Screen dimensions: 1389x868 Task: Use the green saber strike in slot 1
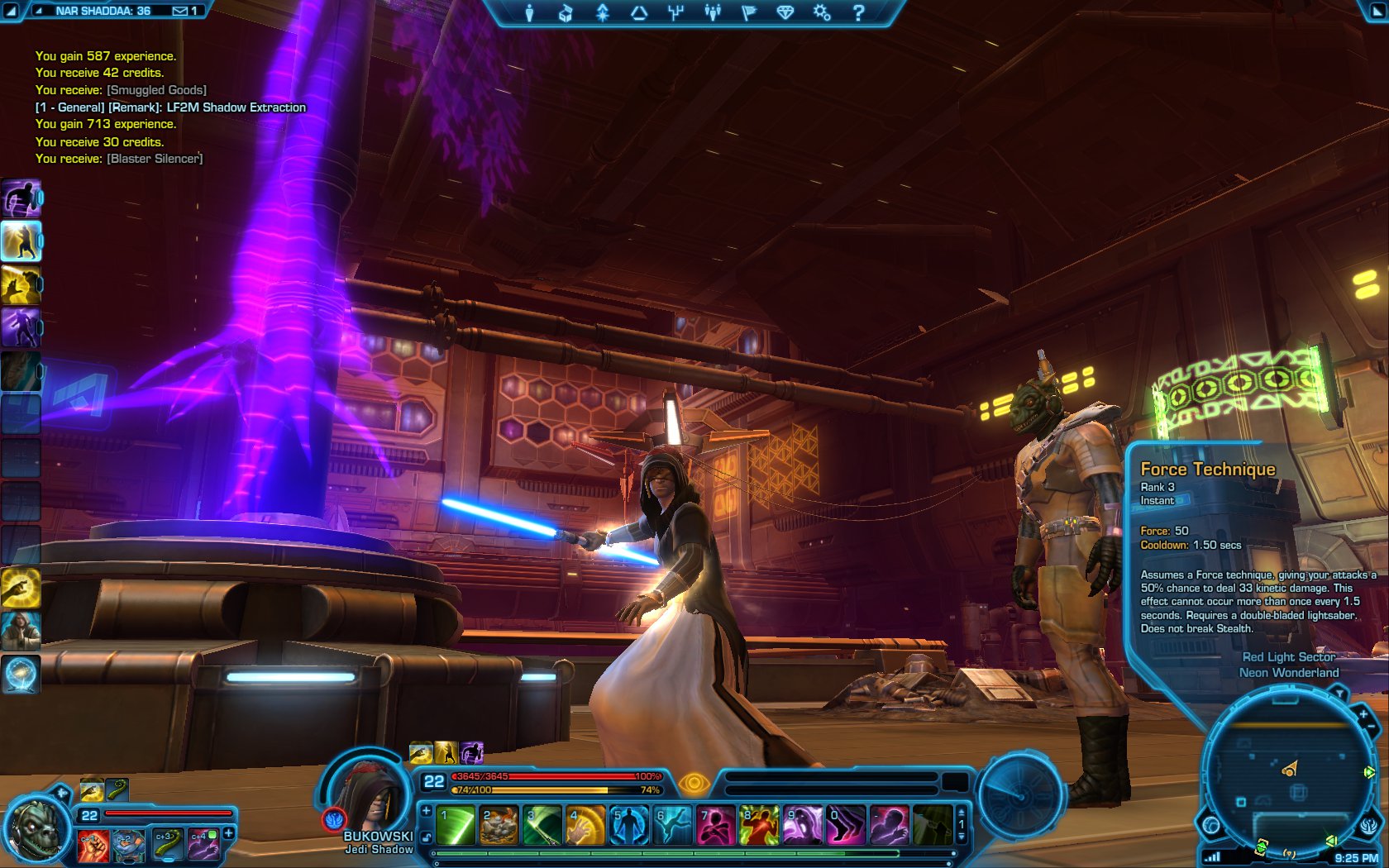click(x=456, y=825)
